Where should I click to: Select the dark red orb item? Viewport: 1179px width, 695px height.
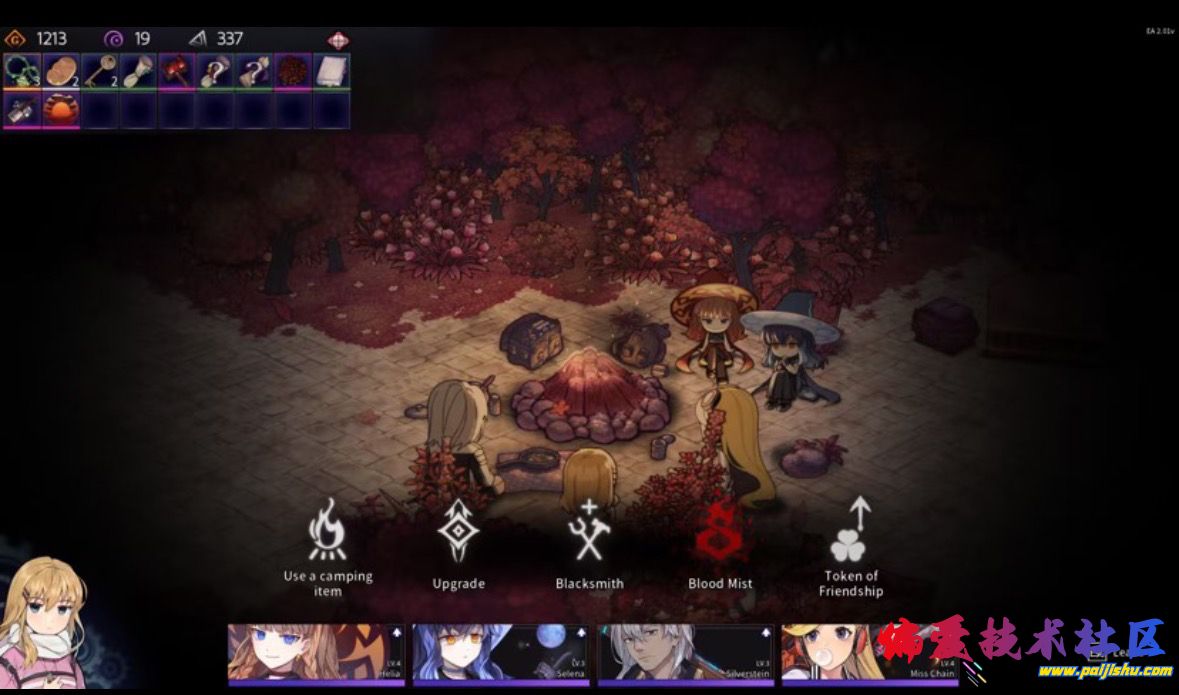click(293, 72)
